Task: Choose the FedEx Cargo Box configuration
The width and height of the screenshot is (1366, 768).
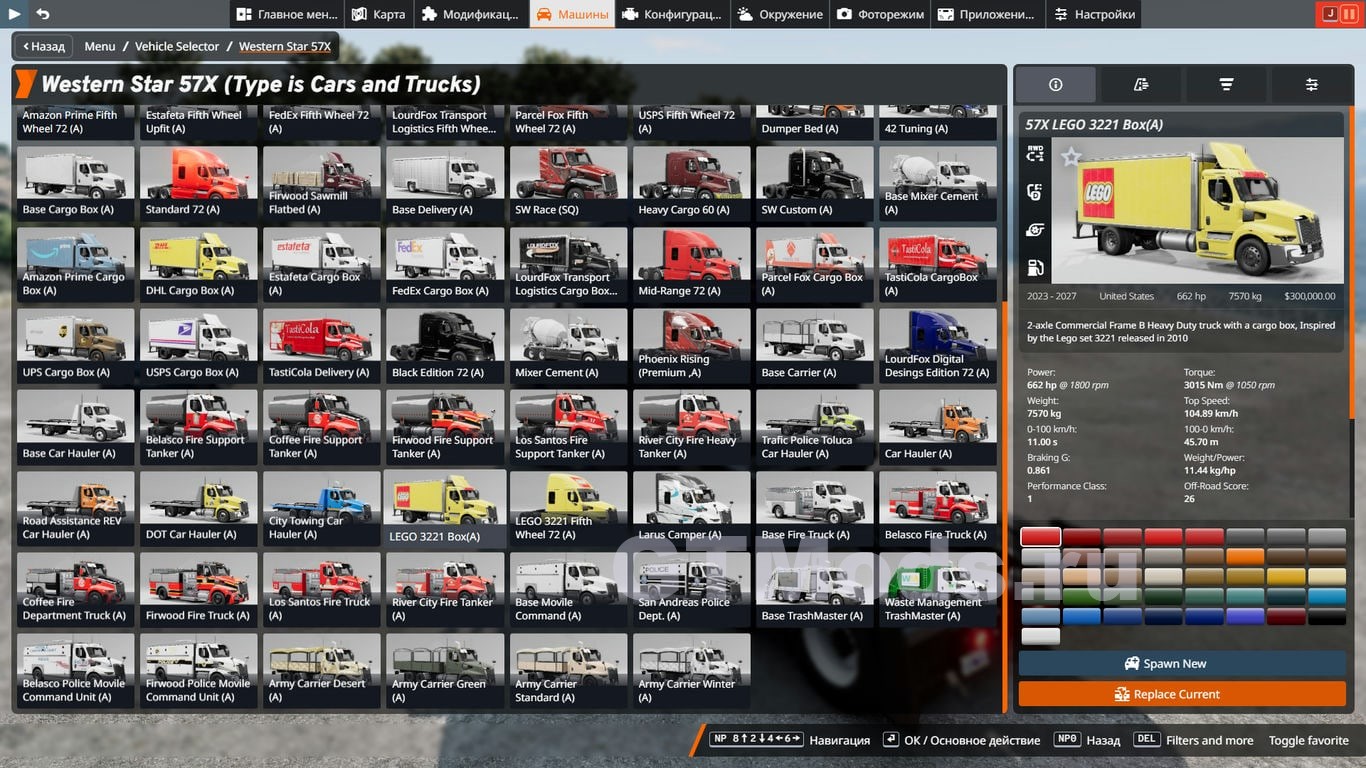Action: tap(445, 264)
